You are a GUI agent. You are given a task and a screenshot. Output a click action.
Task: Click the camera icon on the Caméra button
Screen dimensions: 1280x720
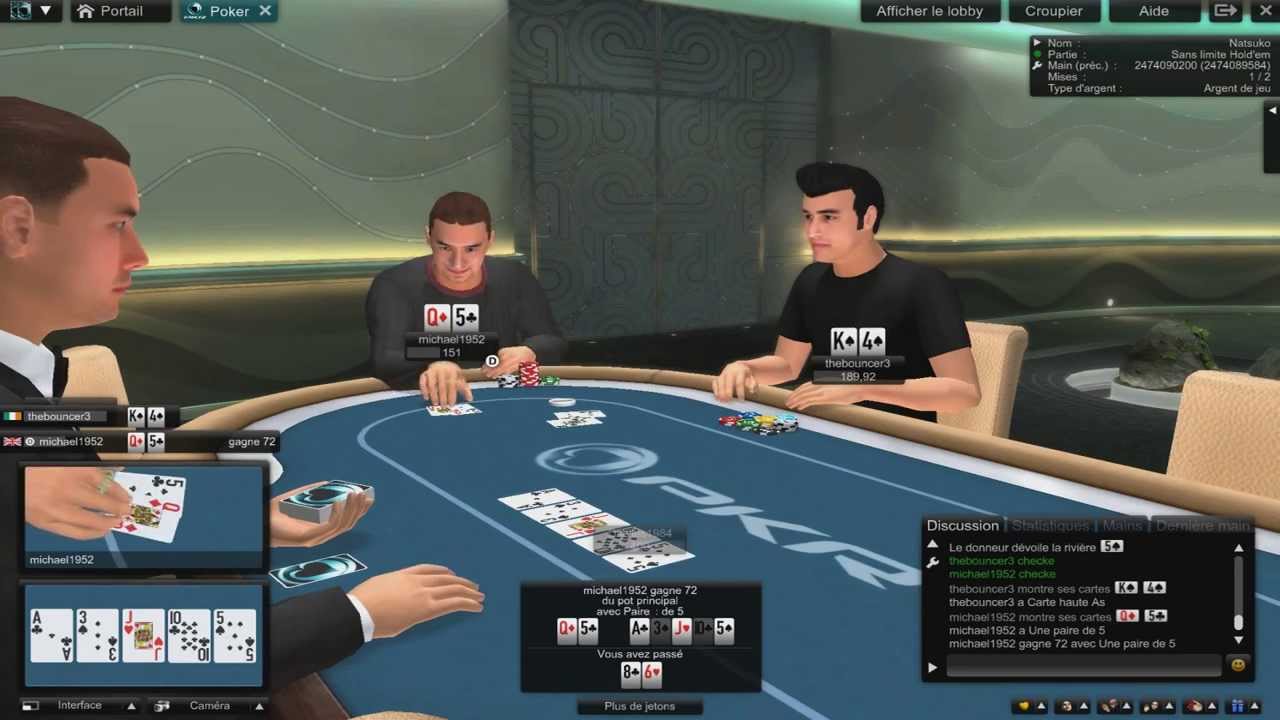161,705
